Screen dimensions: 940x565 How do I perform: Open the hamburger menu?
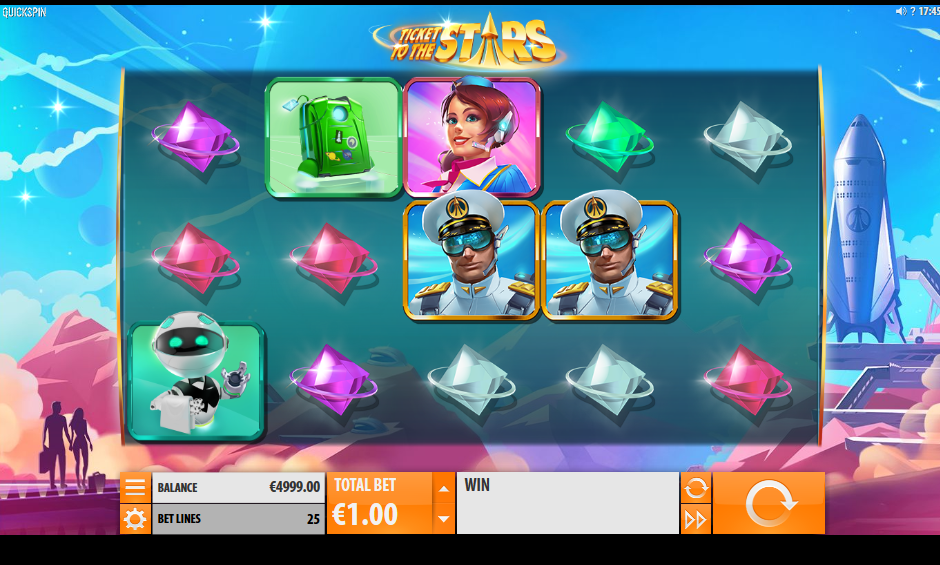(135, 488)
